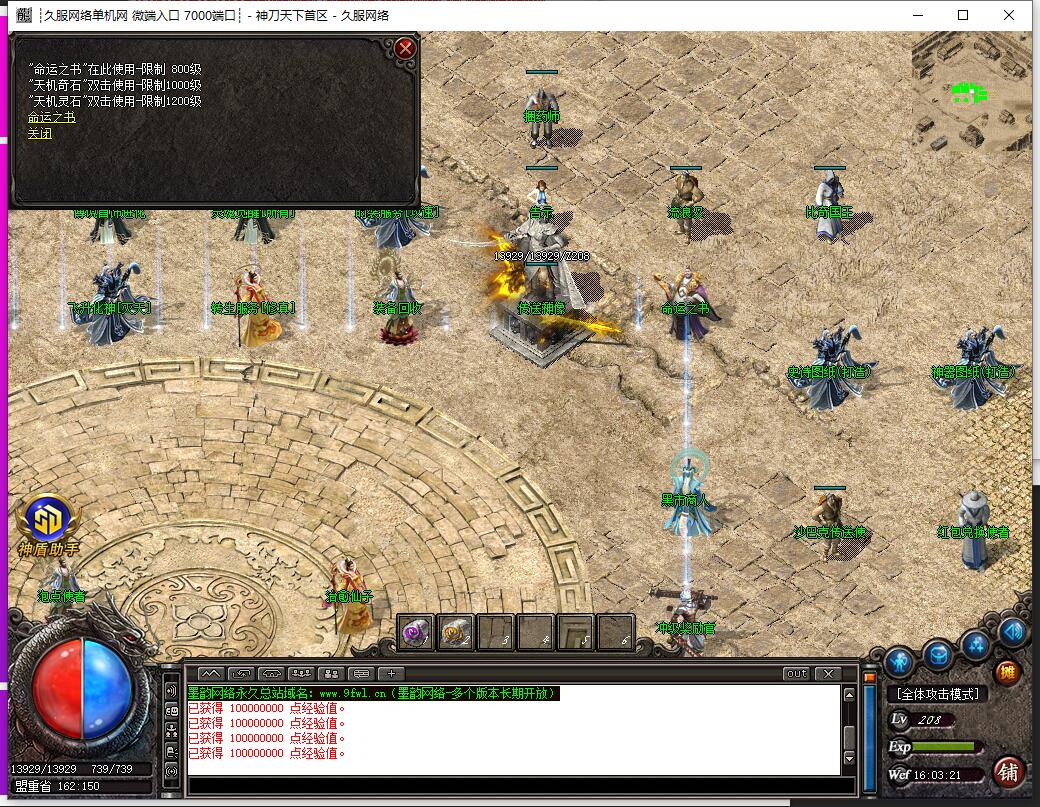Toggle the sound speaker round button
This screenshot has width=1040, height=807.
point(1012,631)
